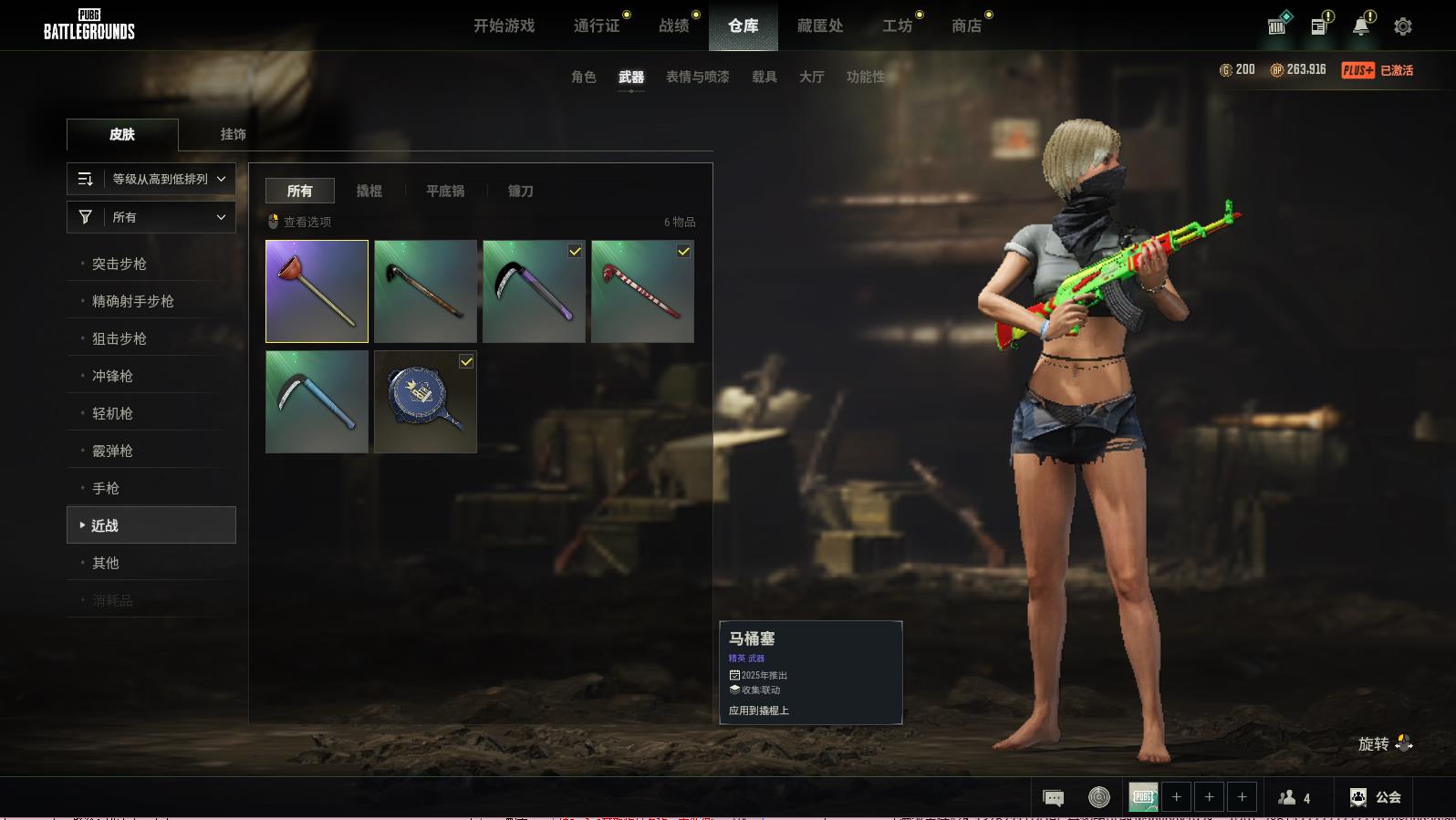
Task: Filter skins by 镰刀 sickle
Action: (x=520, y=191)
